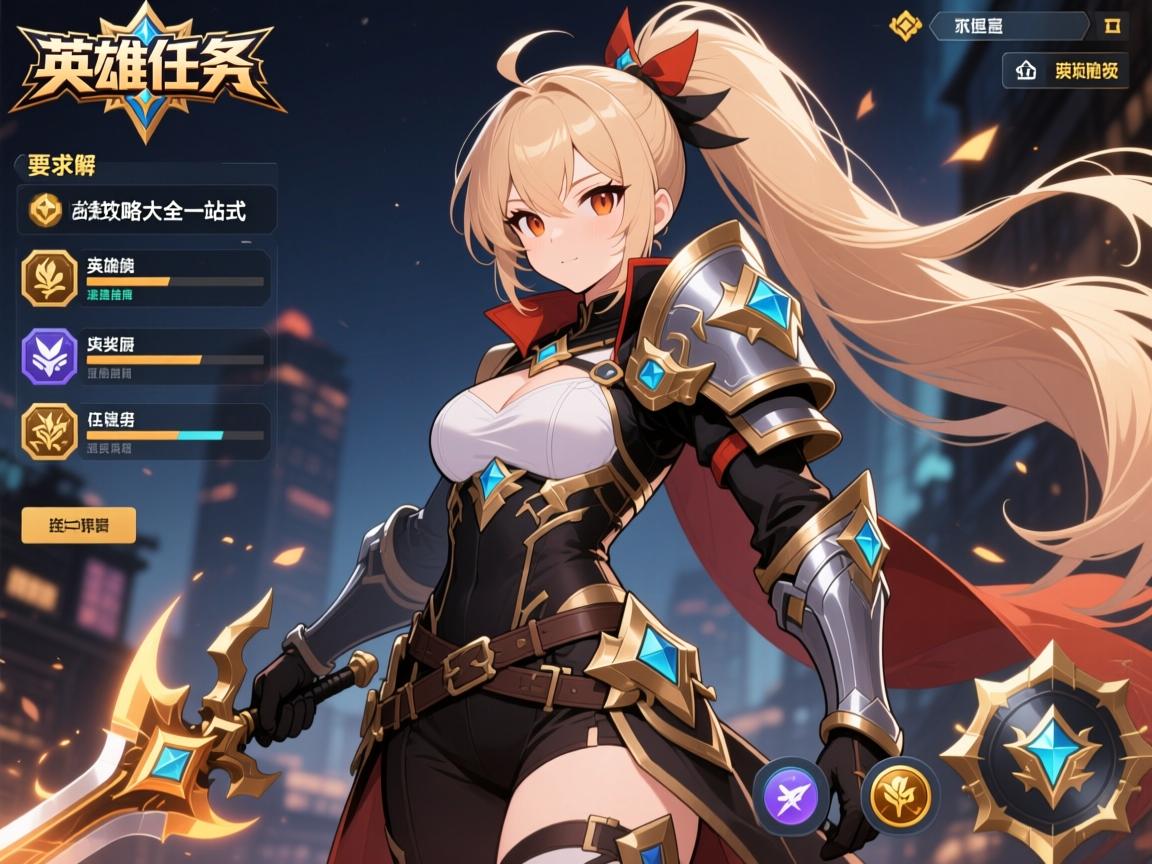Click the small yellow square icon button
This screenshot has height=864, width=1152.
pos(1112,25)
